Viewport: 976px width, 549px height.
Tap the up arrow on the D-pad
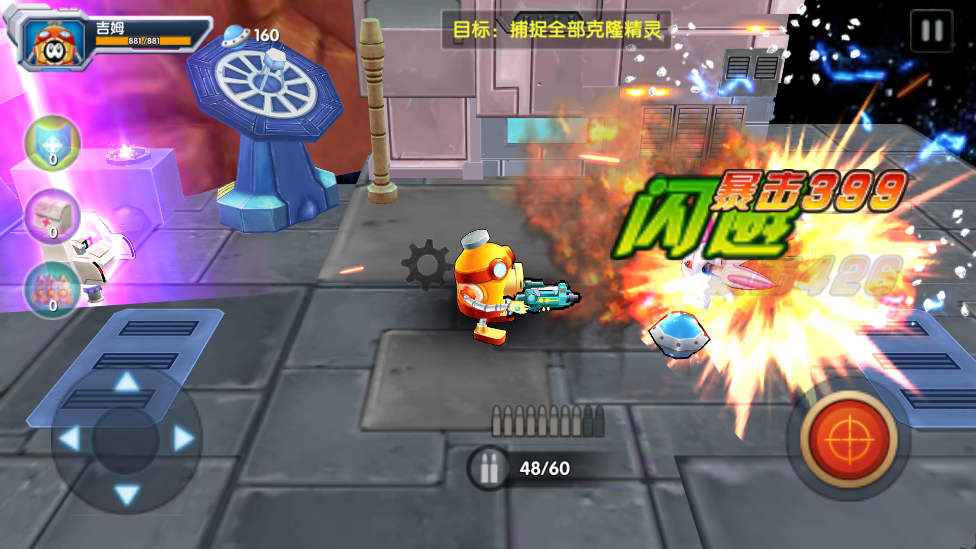pyautogui.click(x=127, y=382)
